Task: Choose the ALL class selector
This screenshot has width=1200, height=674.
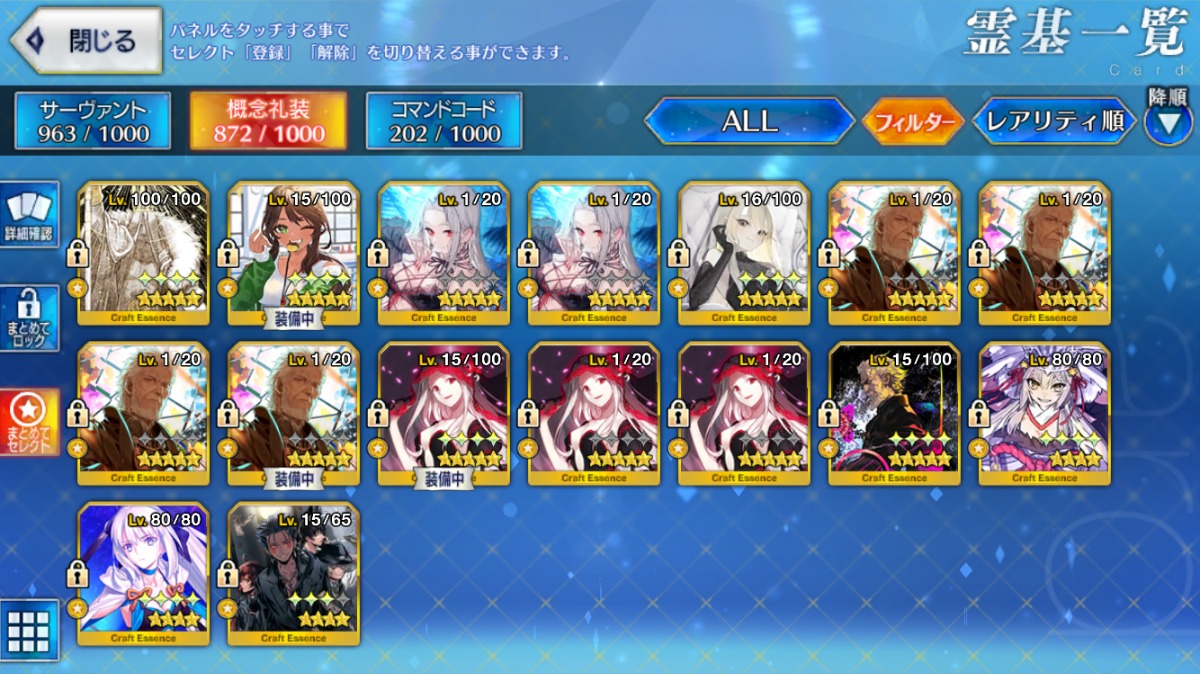Action: point(749,122)
